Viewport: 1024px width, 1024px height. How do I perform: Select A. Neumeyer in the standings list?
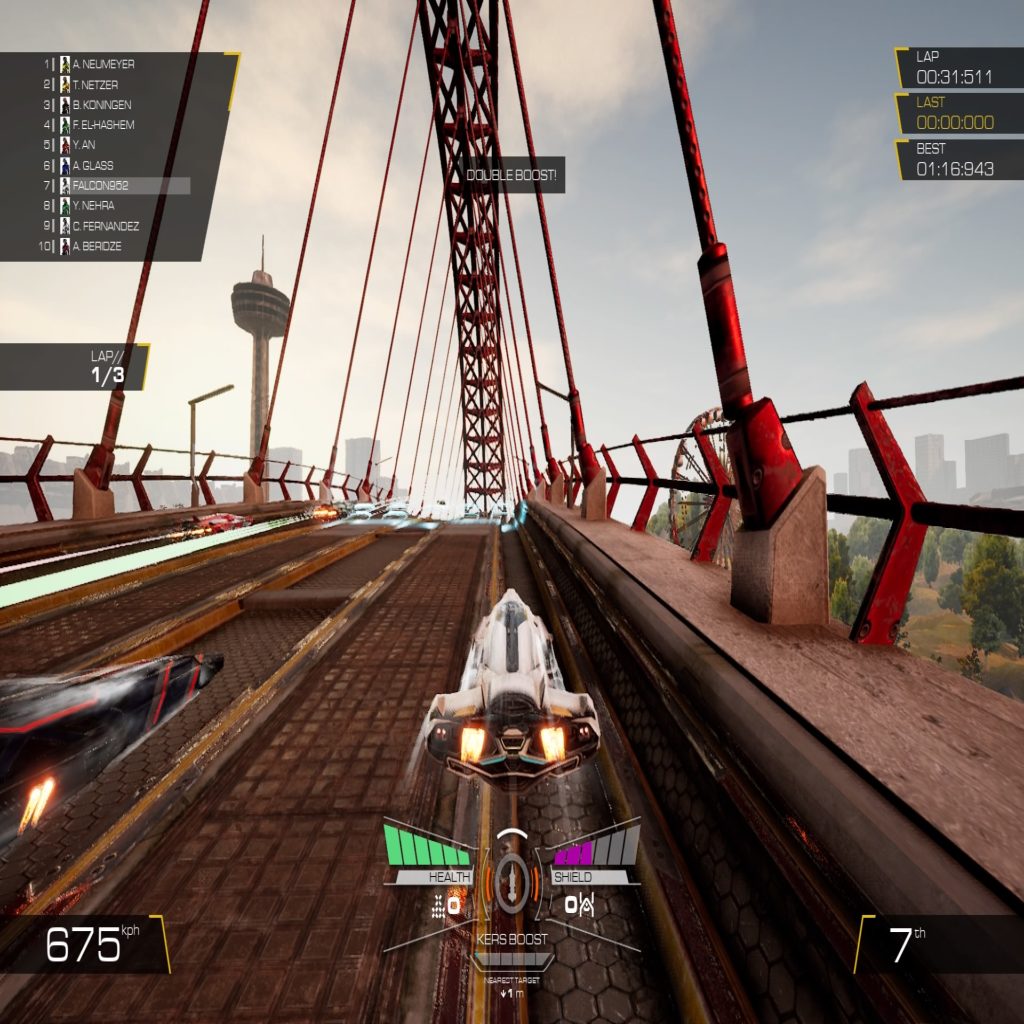pos(103,64)
